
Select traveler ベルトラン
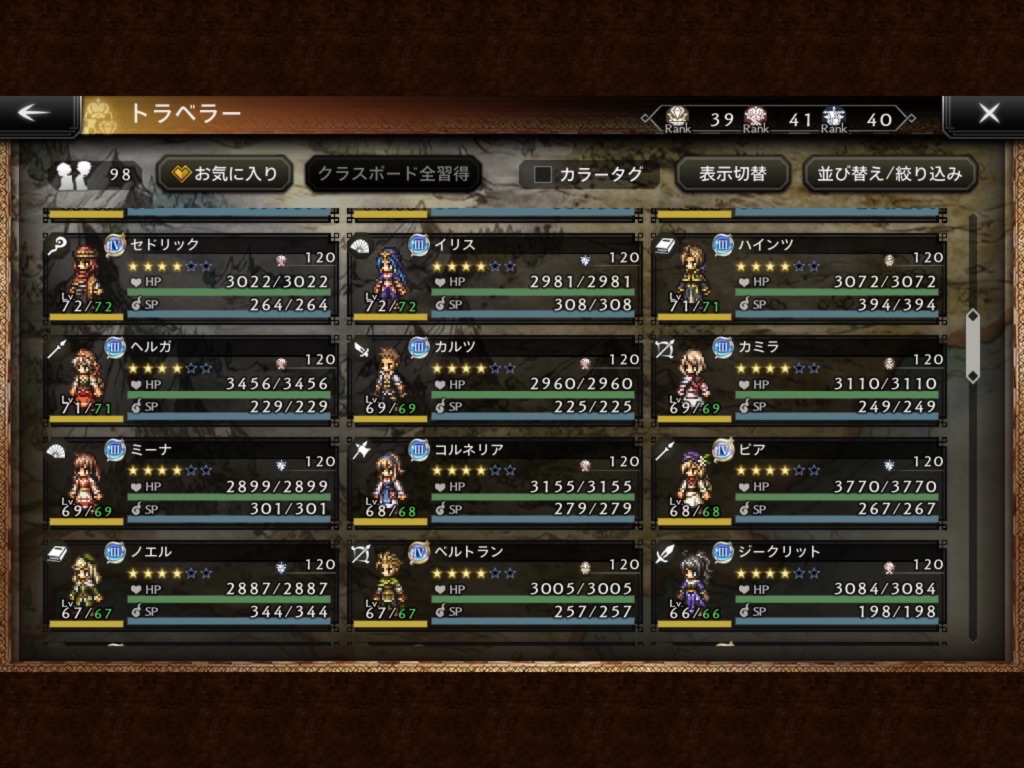[494, 585]
